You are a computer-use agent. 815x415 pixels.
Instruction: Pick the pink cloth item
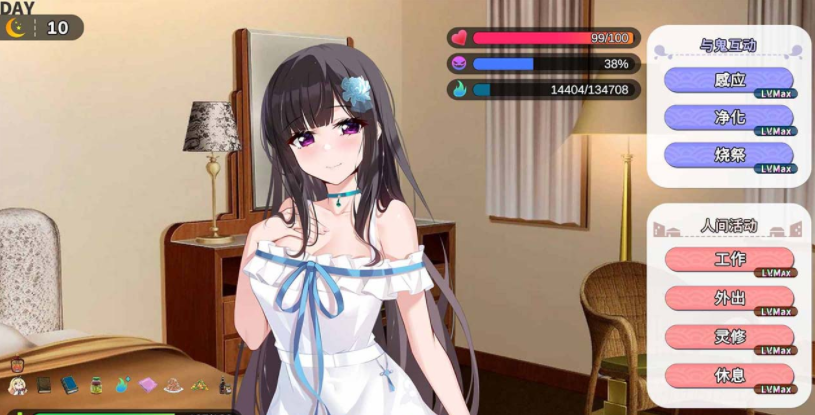click(148, 385)
